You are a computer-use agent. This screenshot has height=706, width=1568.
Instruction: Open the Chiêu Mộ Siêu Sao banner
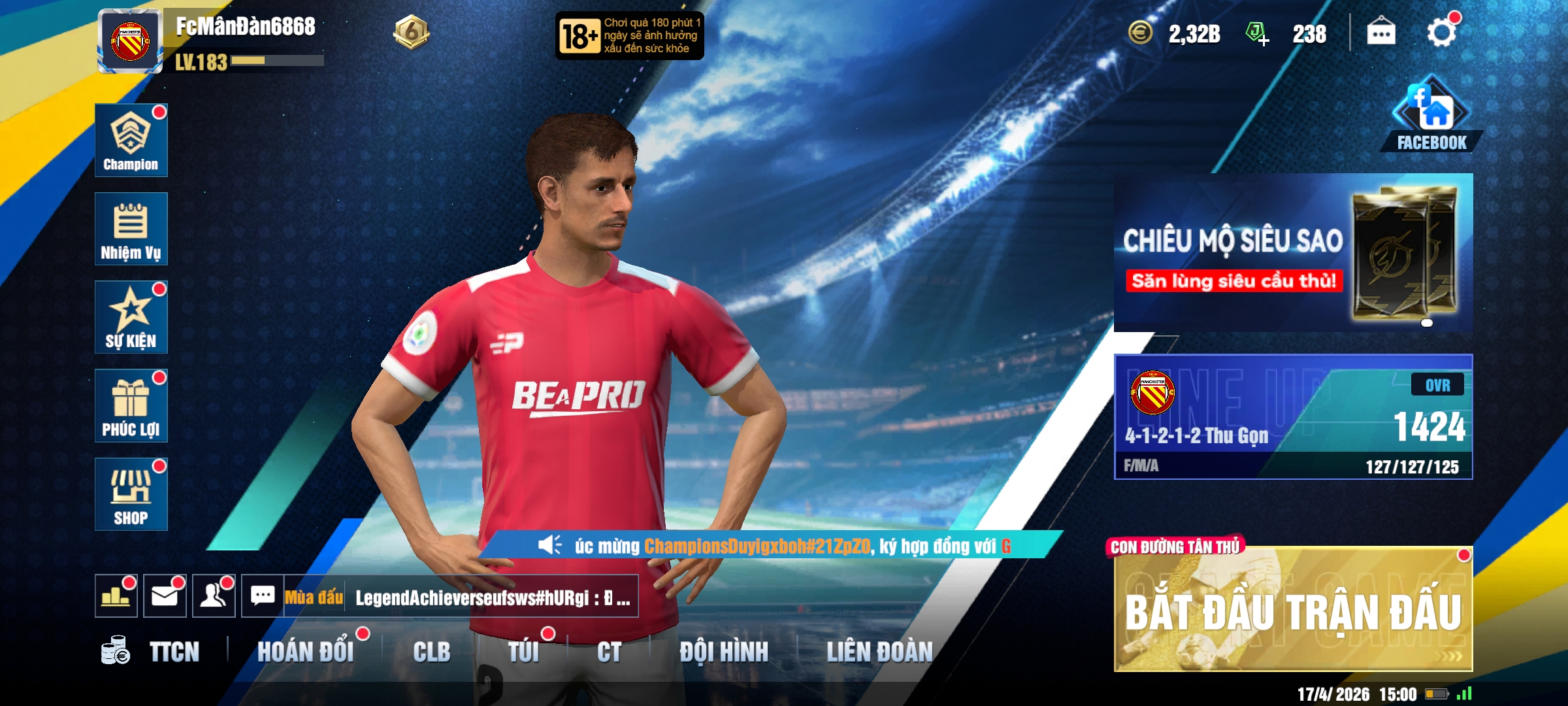[1292, 252]
